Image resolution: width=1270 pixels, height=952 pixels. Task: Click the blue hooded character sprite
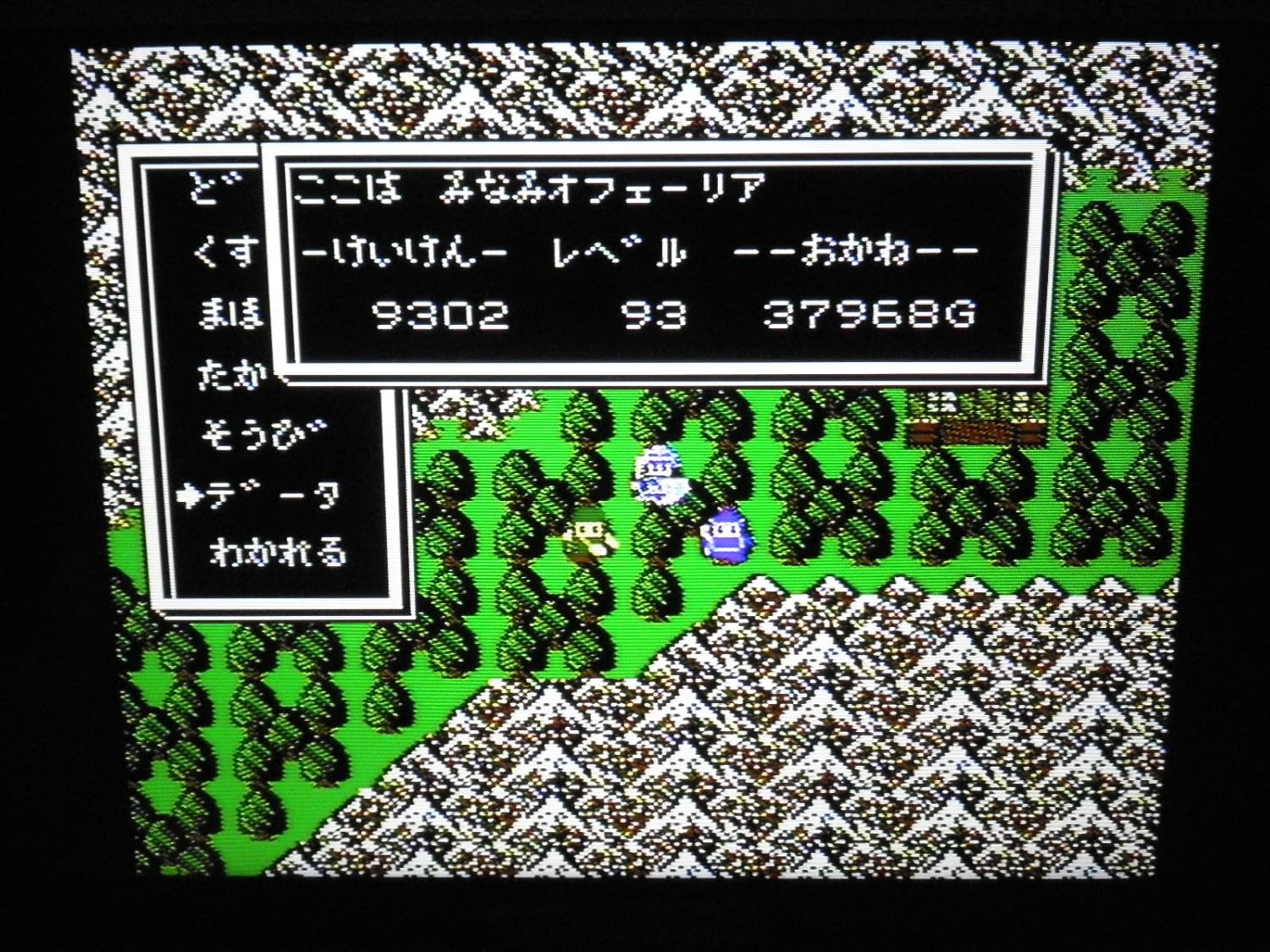726,535
